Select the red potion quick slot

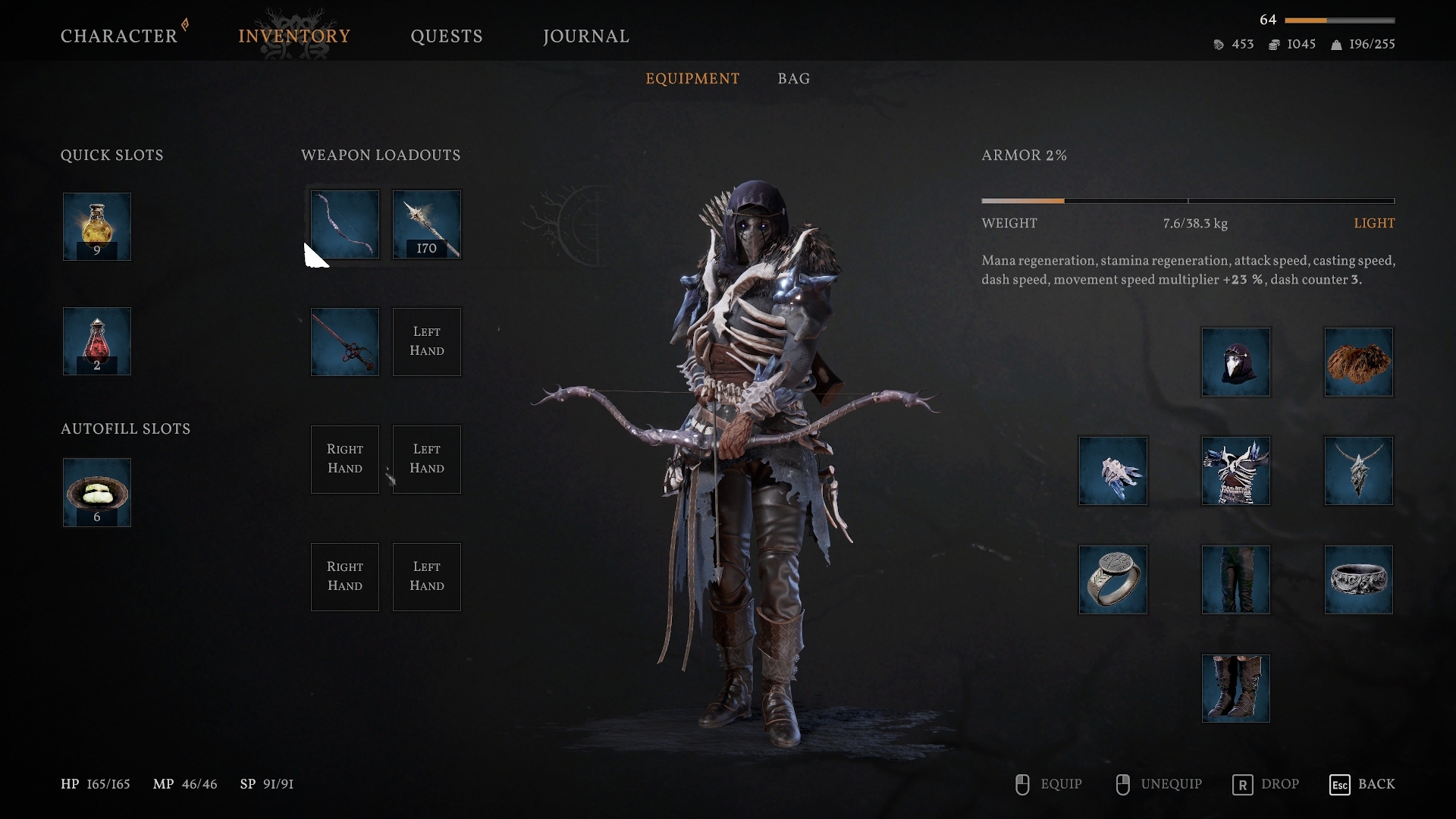(97, 341)
